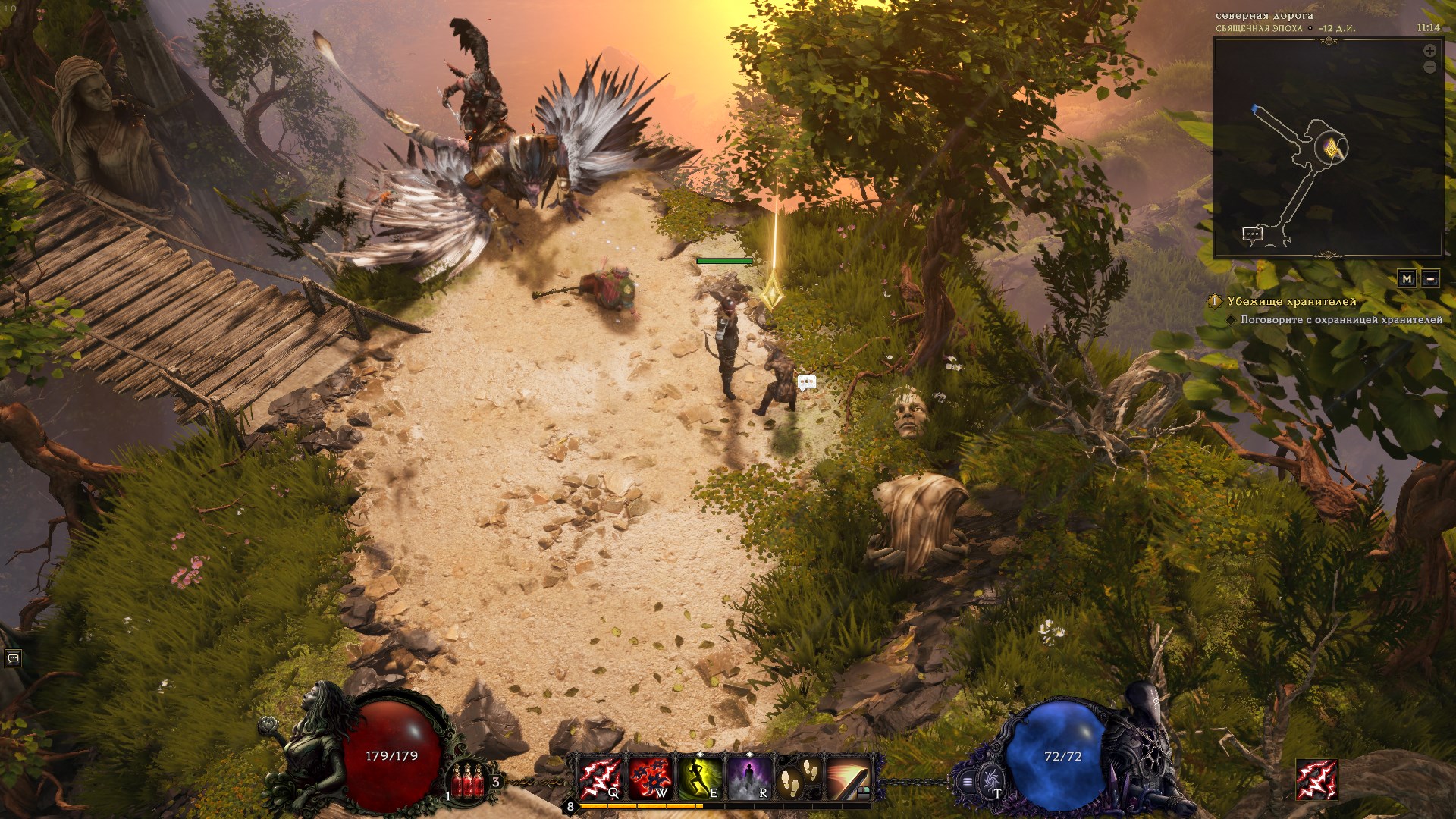This screenshot has height=819, width=1456.
Task: Zoom in the minimap with plus
Action: 1429,51
